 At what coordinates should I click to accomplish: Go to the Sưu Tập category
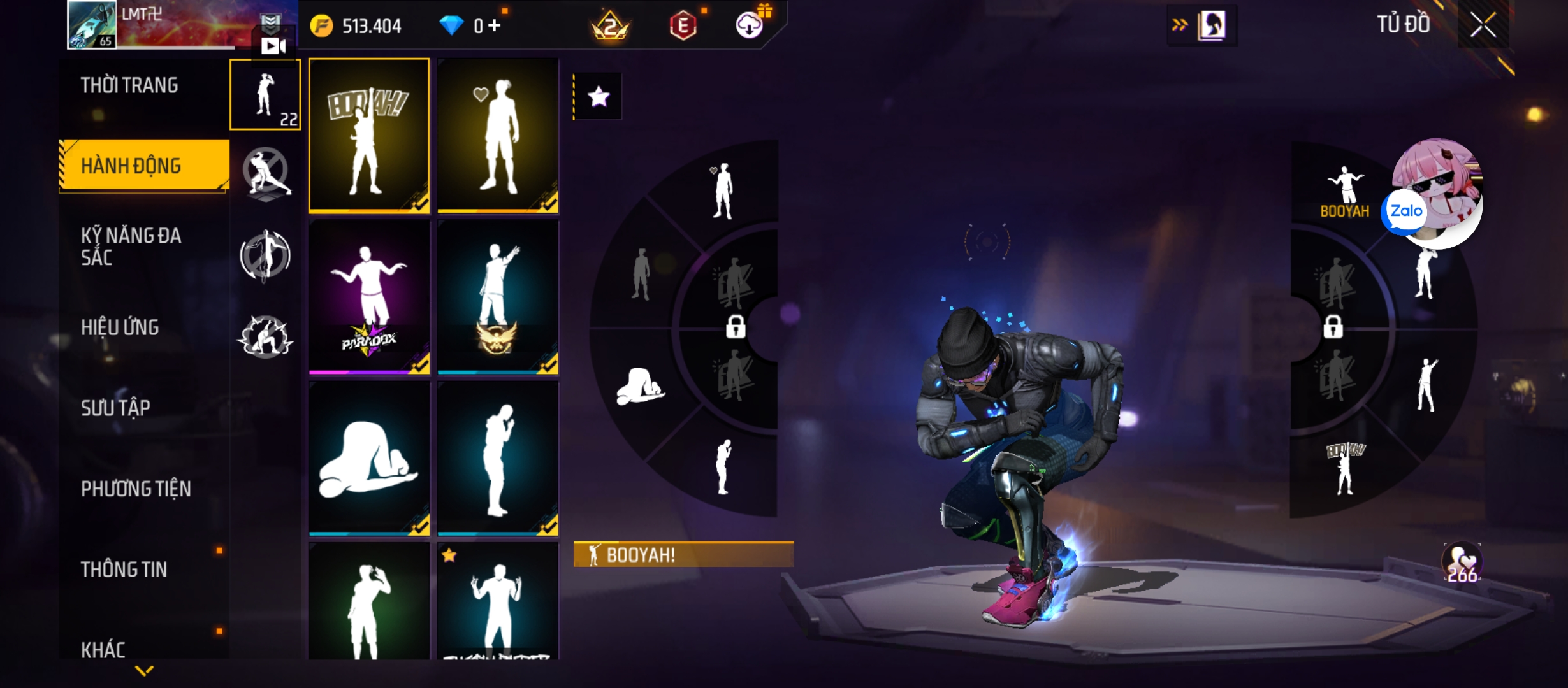[115, 408]
